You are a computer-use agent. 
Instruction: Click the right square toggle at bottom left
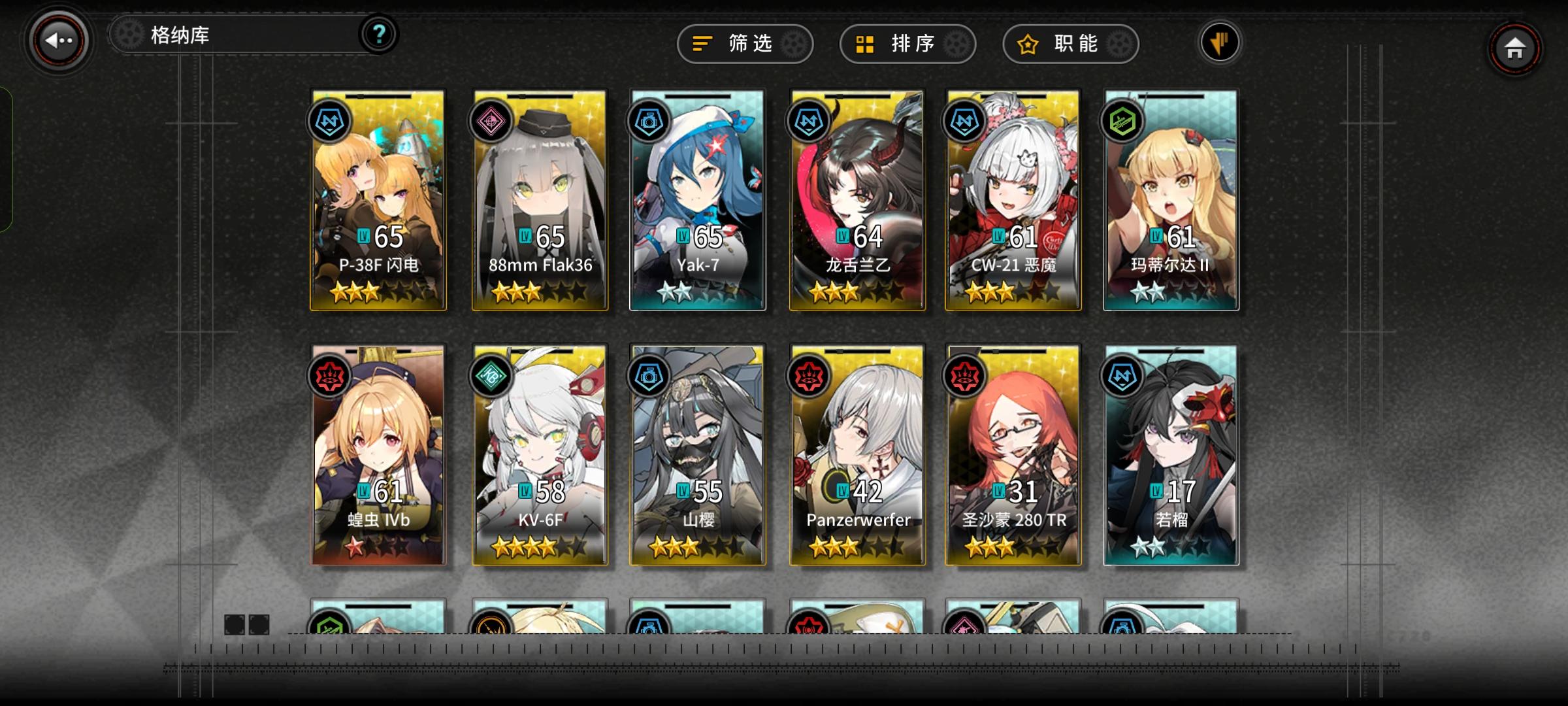pos(260,626)
